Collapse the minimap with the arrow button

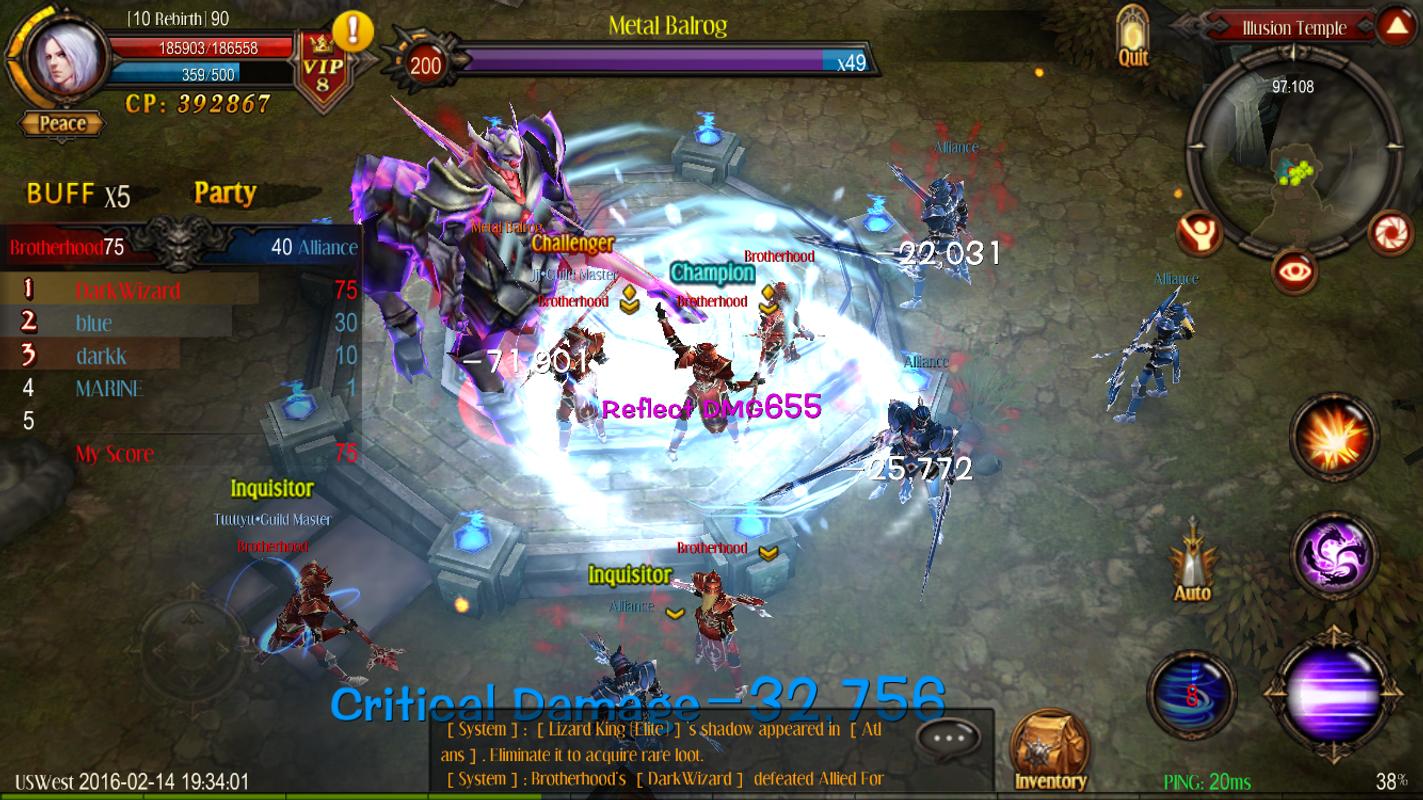(1394, 26)
